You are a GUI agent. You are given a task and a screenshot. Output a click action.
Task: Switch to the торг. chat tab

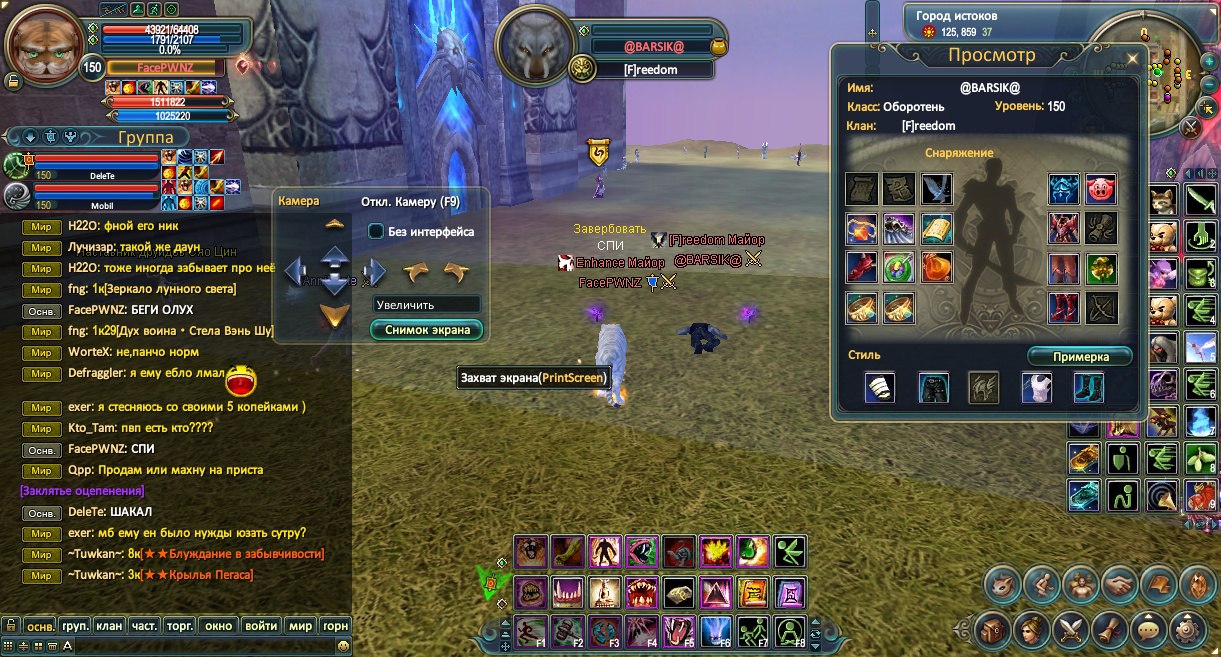coord(179,626)
